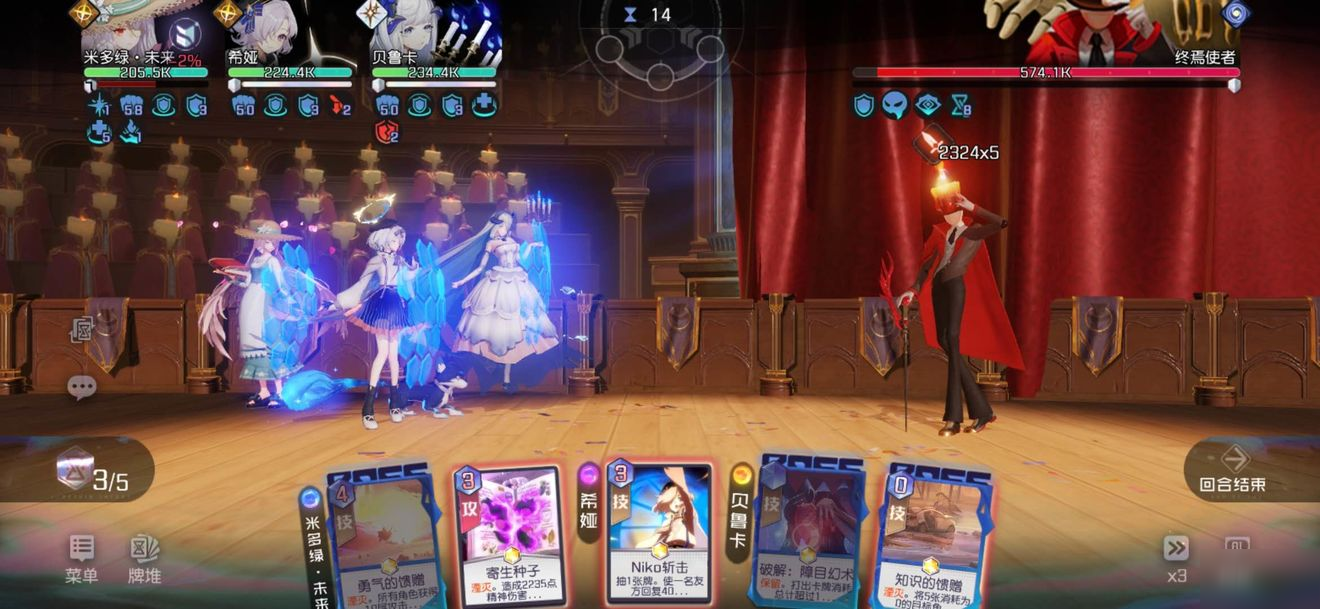Inspect the boss's eye status icon
The image size is (1320, 609).
tap(928, 105)
